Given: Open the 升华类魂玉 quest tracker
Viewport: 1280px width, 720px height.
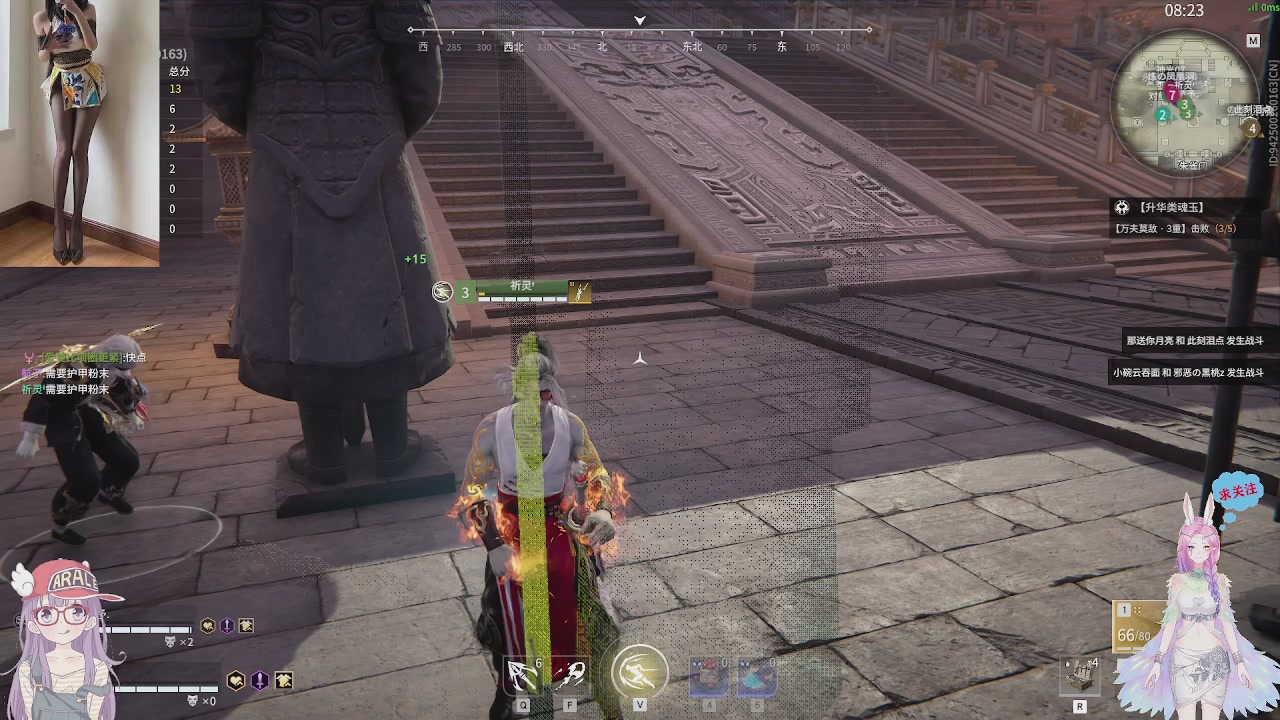Looking at the screenshot, I should 1175,208.
